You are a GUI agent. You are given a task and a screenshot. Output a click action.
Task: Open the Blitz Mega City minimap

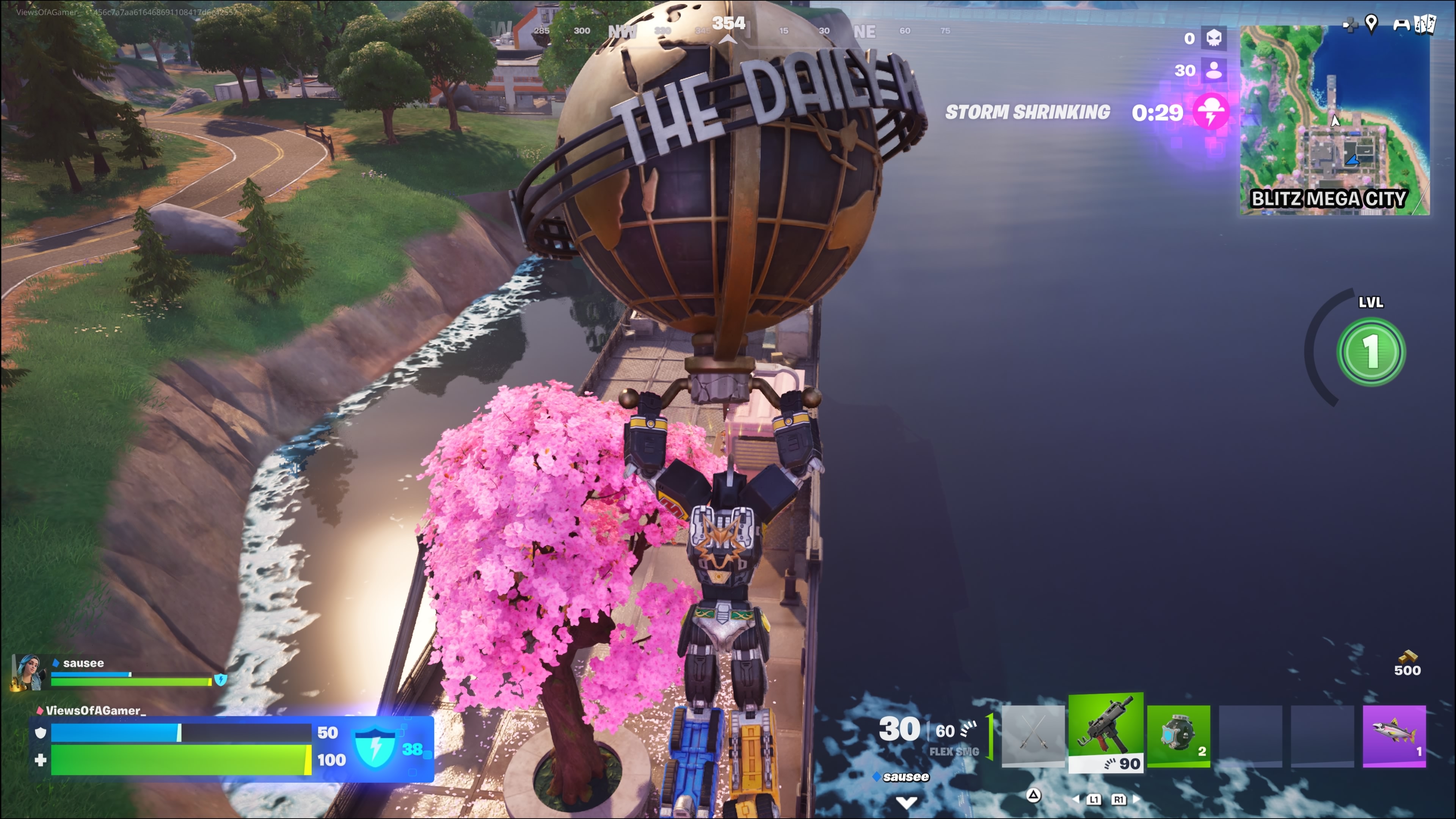pyautogui.click(x=1334, y=120)
